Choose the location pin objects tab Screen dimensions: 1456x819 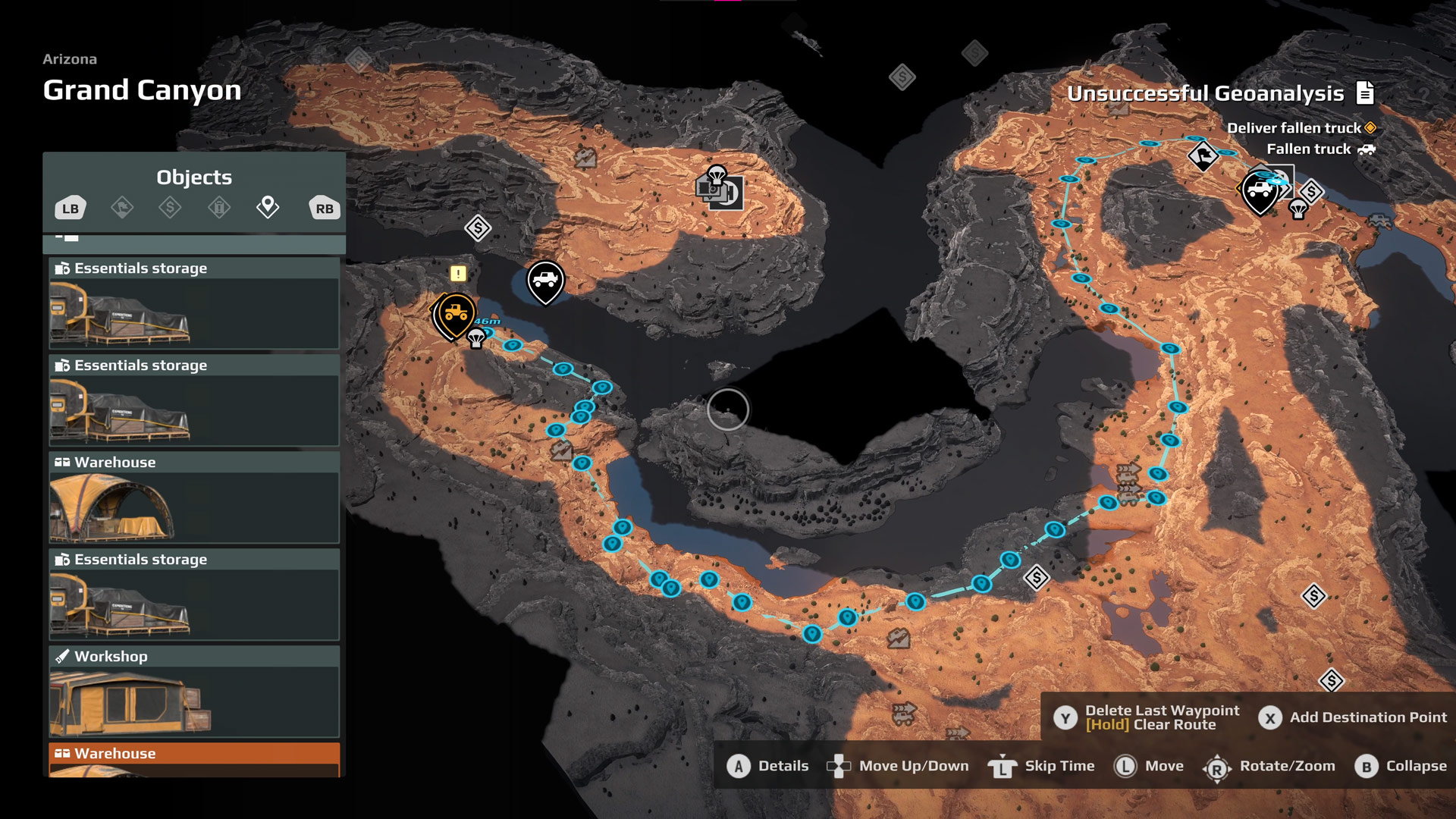(268, 206)
